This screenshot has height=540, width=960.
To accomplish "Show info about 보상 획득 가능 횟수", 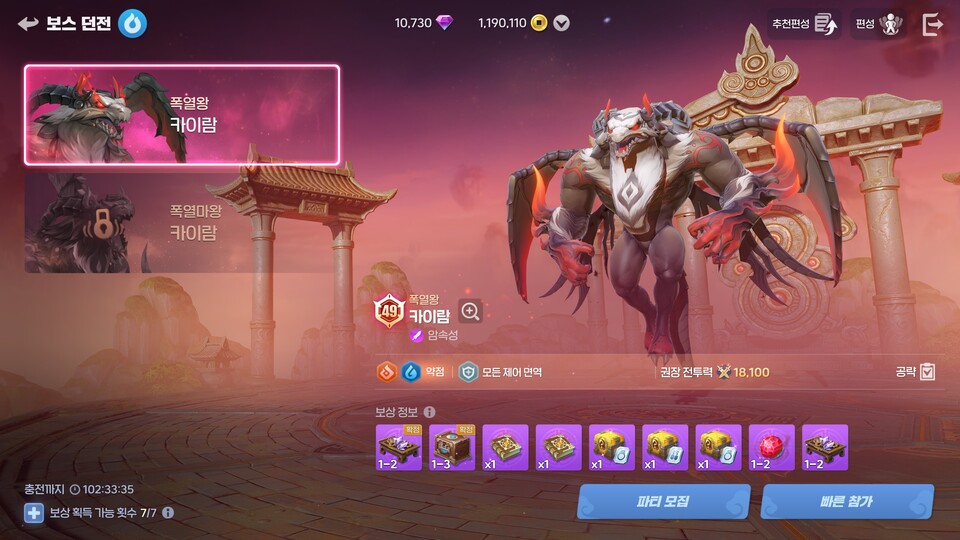I will pos(168,513).
